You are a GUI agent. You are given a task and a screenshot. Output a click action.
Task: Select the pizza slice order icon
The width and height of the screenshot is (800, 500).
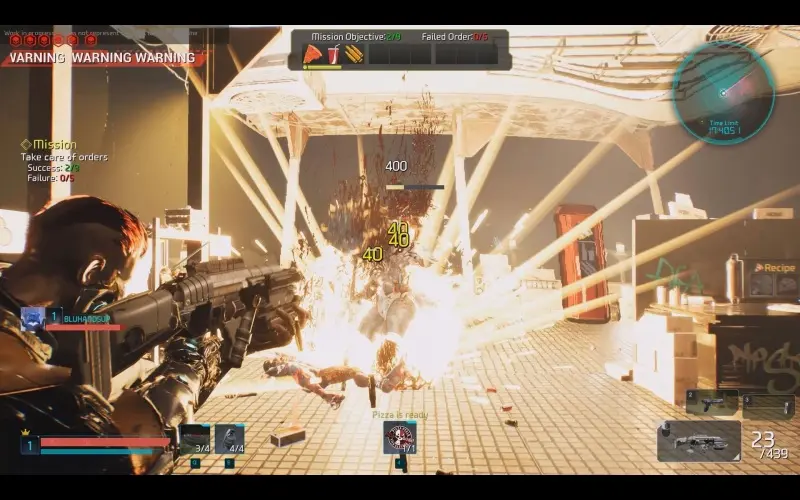pyautogui.click(x=312, y=54)
